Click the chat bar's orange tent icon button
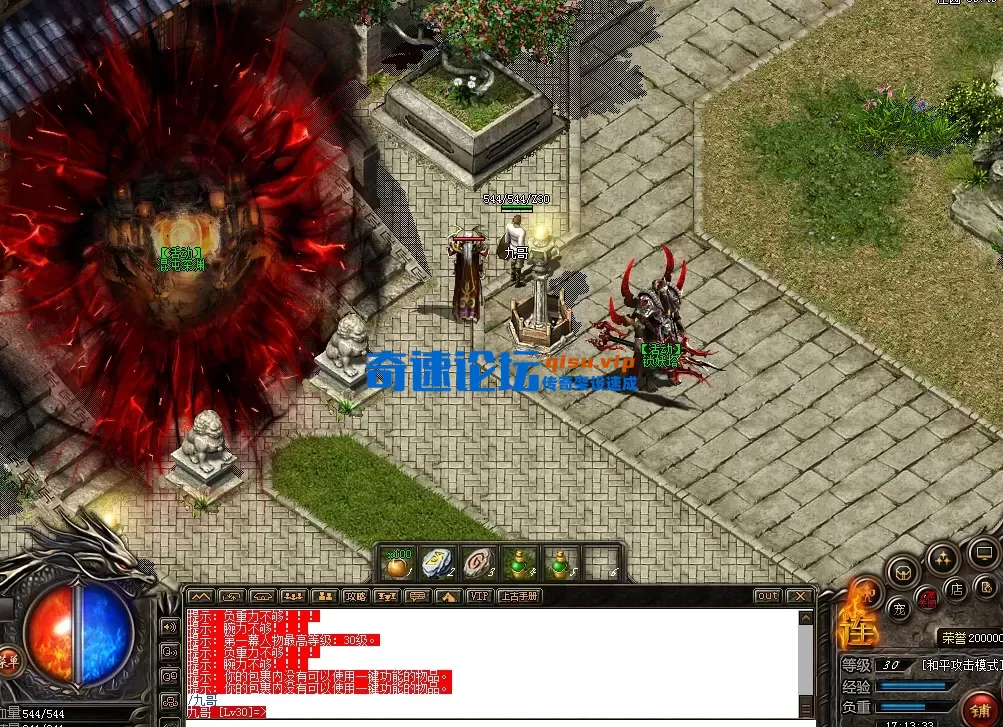The height and width of the screenshot is (727, 1003). (449, 596)
